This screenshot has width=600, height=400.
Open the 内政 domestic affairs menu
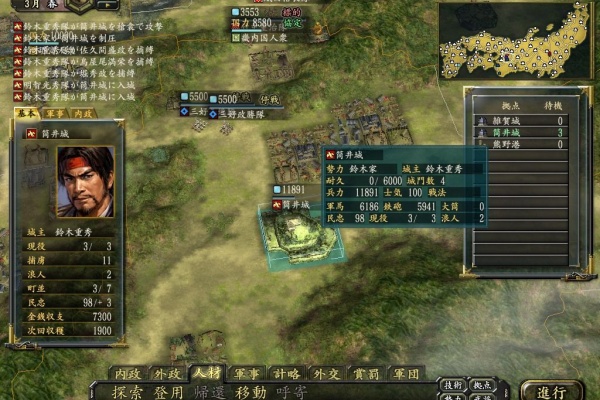(x=127, y=373)
